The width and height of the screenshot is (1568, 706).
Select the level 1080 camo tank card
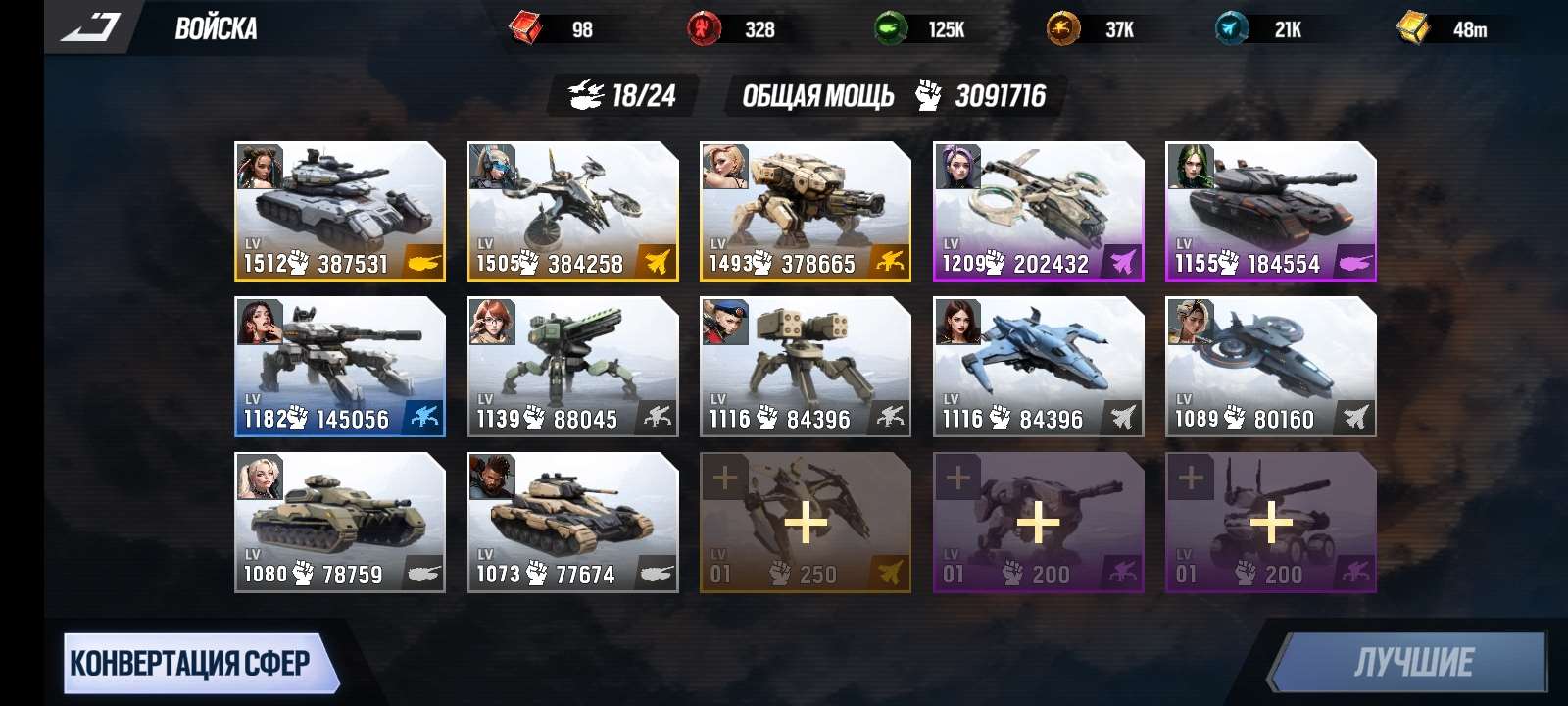coord(339,522)
